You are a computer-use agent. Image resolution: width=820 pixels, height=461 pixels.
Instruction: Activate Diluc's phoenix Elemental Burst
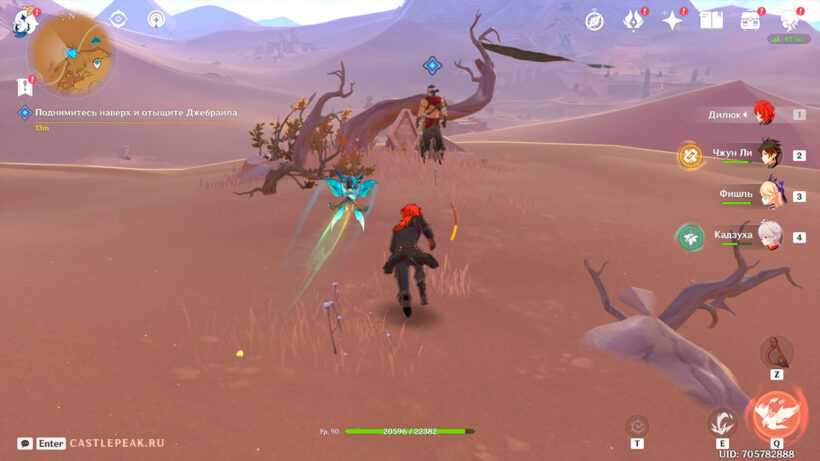coord(775,412)
